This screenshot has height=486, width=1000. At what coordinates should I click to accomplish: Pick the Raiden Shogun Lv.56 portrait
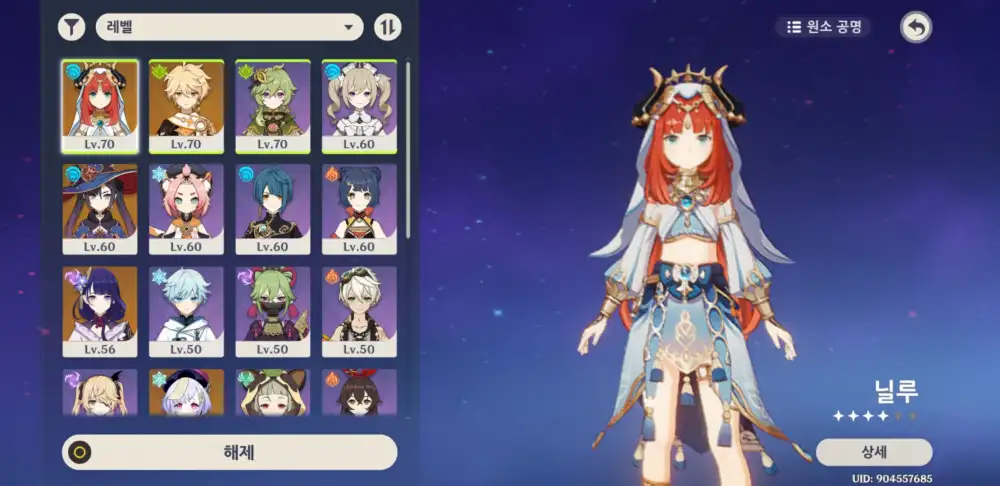[100, 311]
